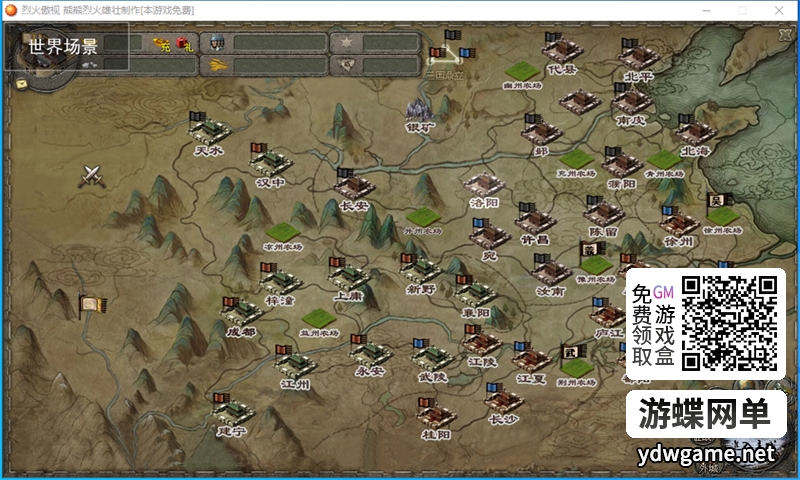
Task: Open the mail envelope icon
Action: point(21,84)
